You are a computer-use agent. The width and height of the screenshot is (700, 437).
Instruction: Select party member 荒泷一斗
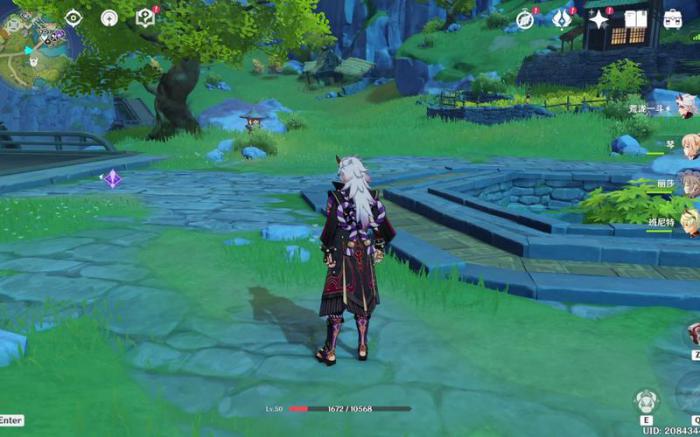[688, 107]
